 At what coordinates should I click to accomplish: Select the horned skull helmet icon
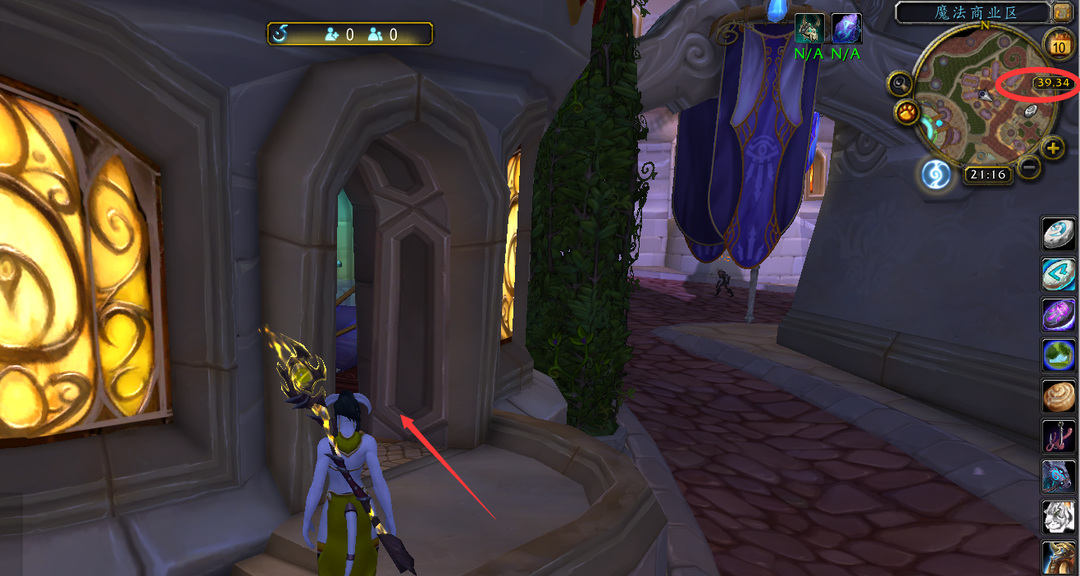[x=809, y=29]
